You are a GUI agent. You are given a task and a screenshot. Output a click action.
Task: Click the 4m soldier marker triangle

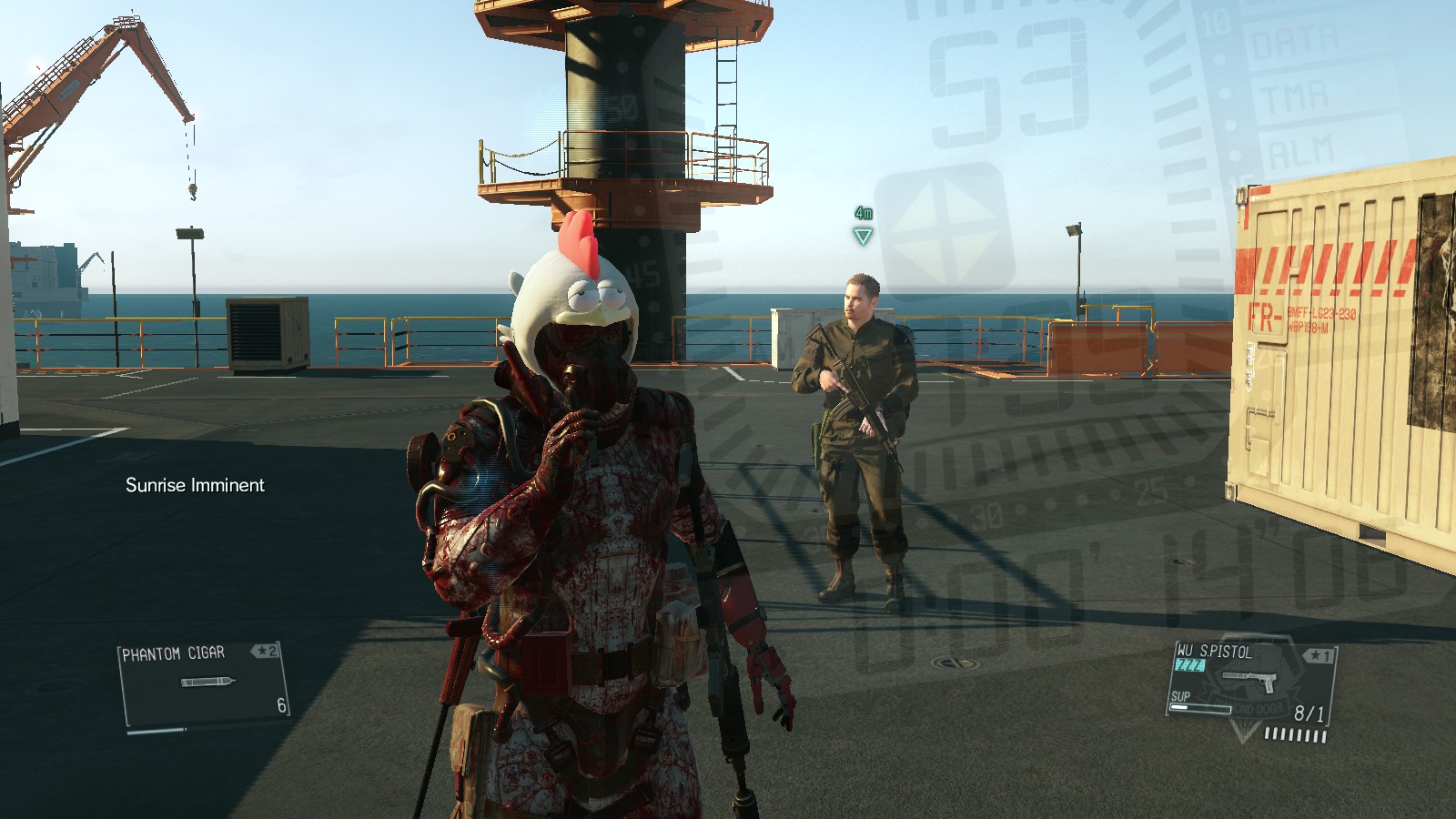coord(863,237)
